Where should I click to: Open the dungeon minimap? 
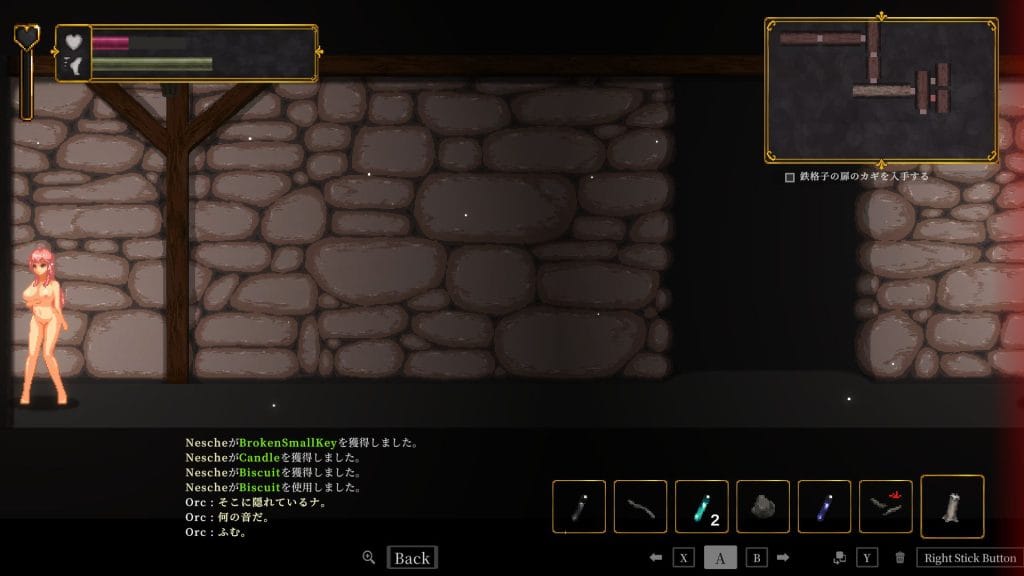pos(880,89)
